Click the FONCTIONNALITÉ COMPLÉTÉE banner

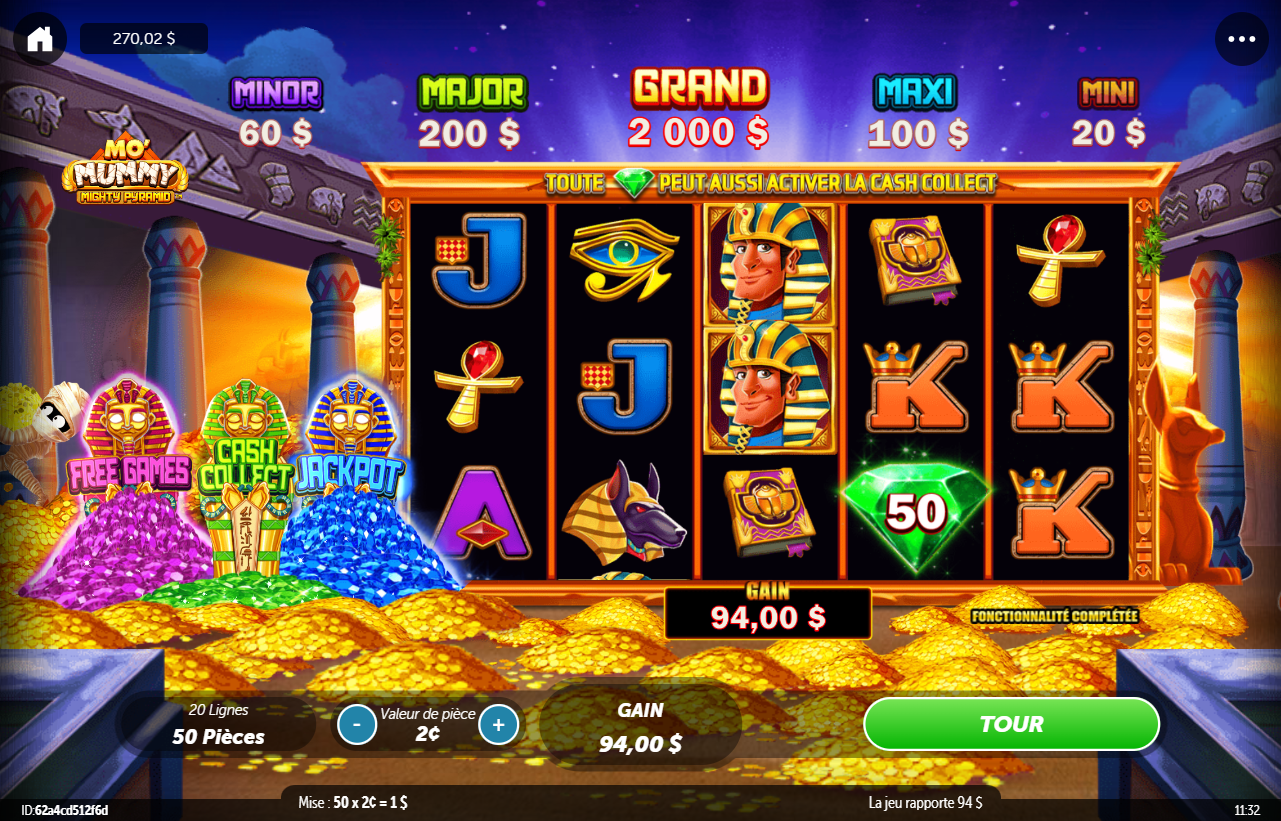pyautogui.click(x=1057, y=617)
